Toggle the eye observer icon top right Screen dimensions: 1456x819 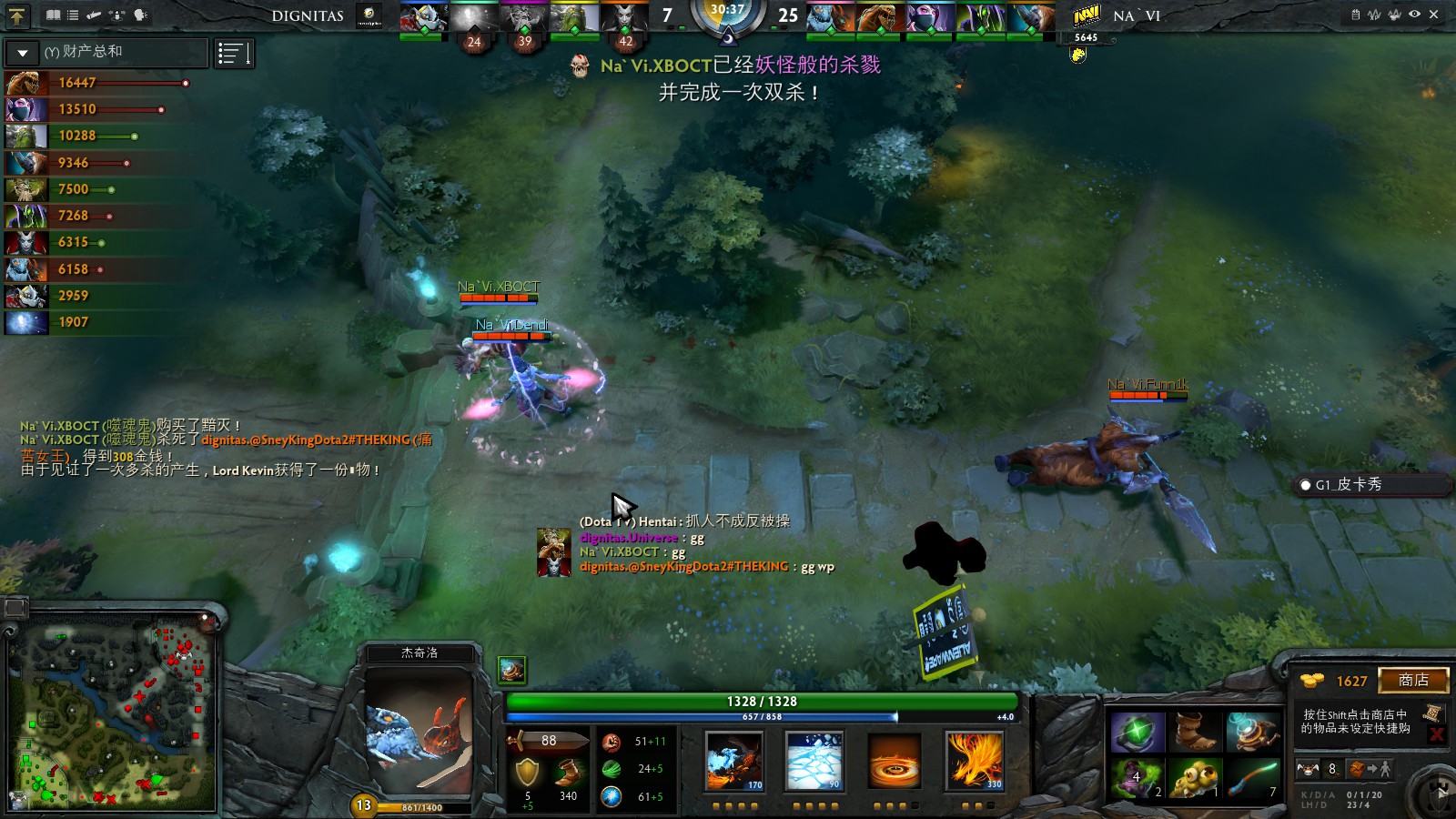[x=1413, y=12]
